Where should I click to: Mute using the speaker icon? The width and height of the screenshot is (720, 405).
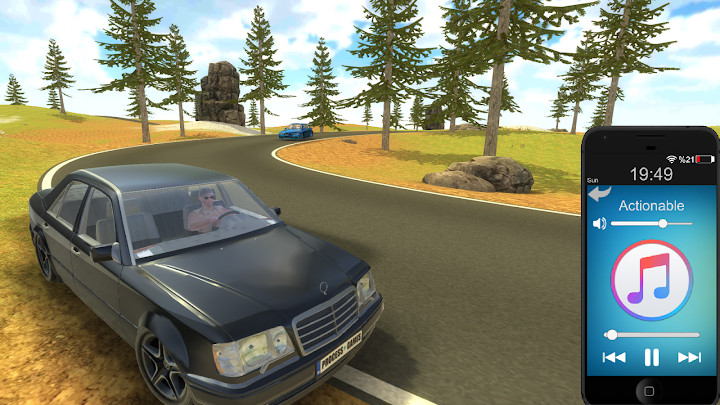[599, 223]
